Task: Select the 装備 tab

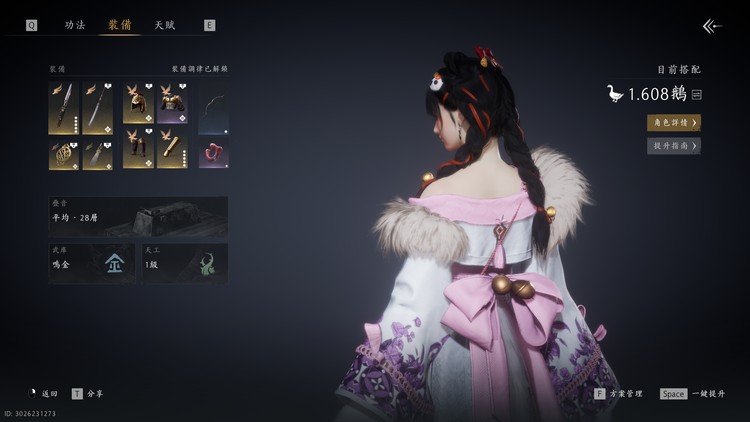Action: click(120, 25)
